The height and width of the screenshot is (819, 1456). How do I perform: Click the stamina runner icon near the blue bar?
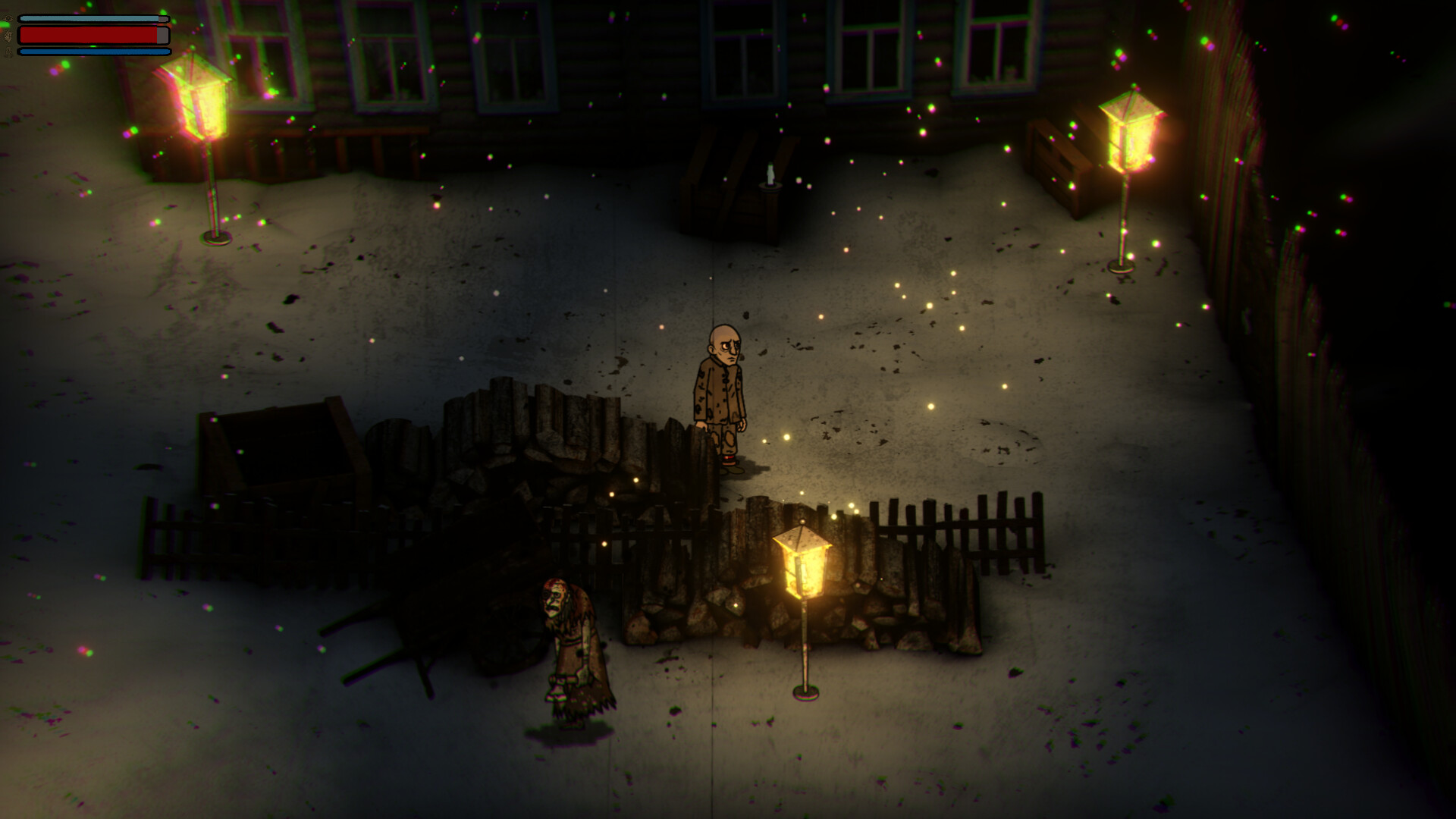8,52
